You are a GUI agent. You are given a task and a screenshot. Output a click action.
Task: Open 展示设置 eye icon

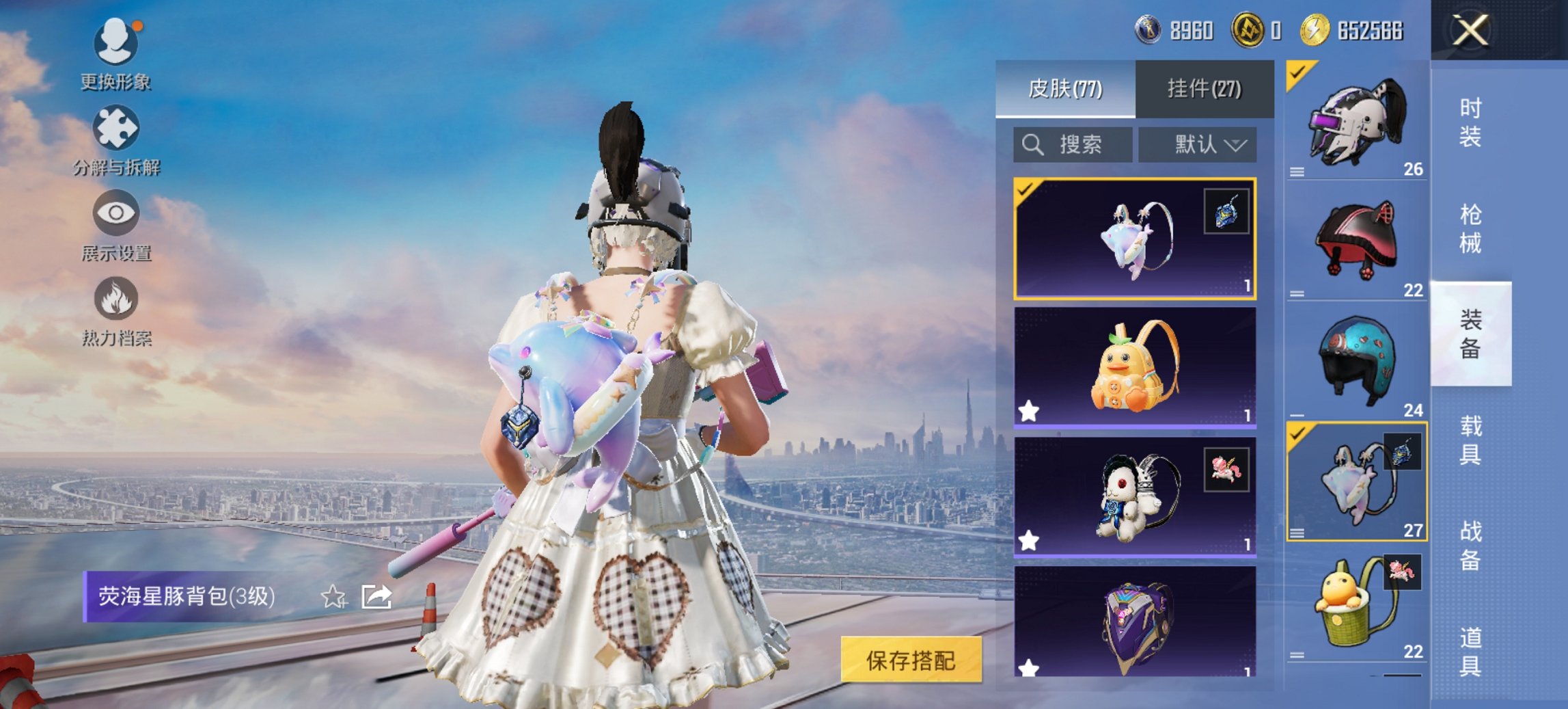(x=116, y=213)
